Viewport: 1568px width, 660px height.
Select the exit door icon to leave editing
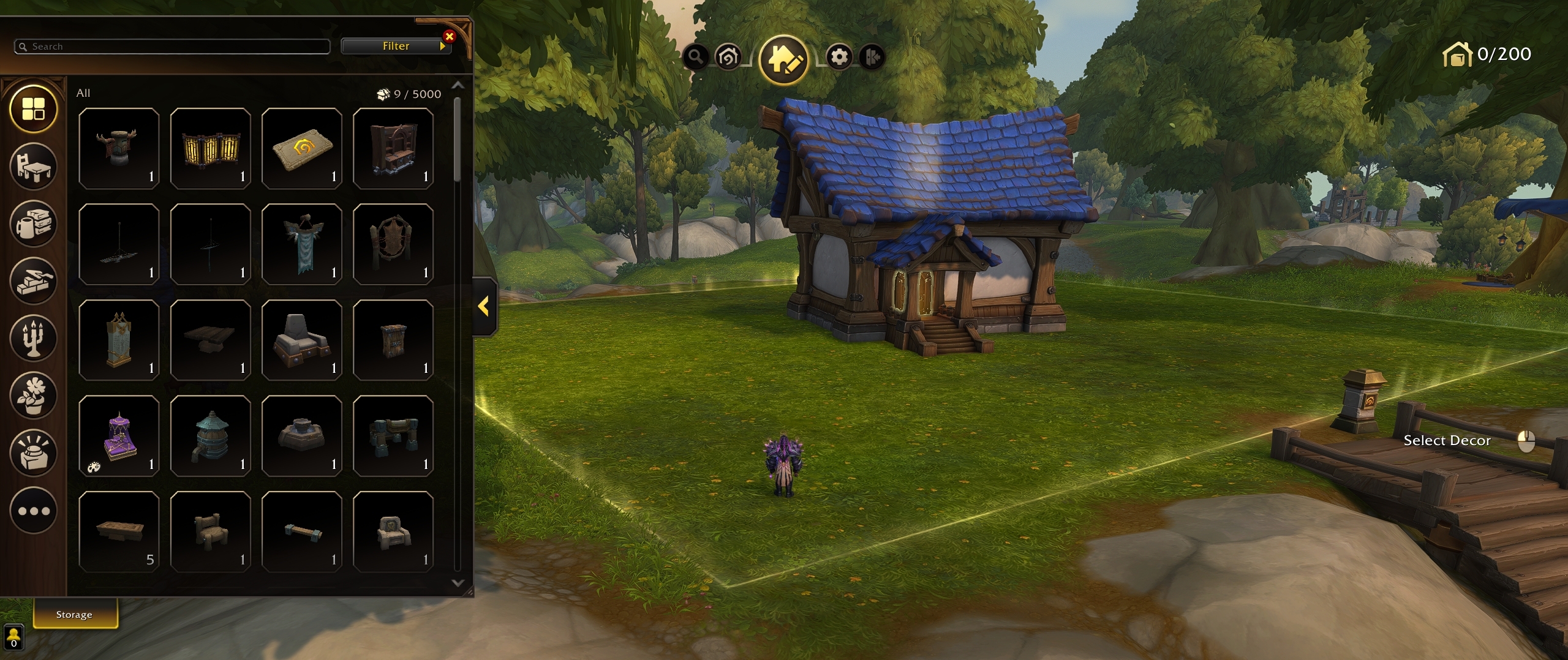(874, 57)
